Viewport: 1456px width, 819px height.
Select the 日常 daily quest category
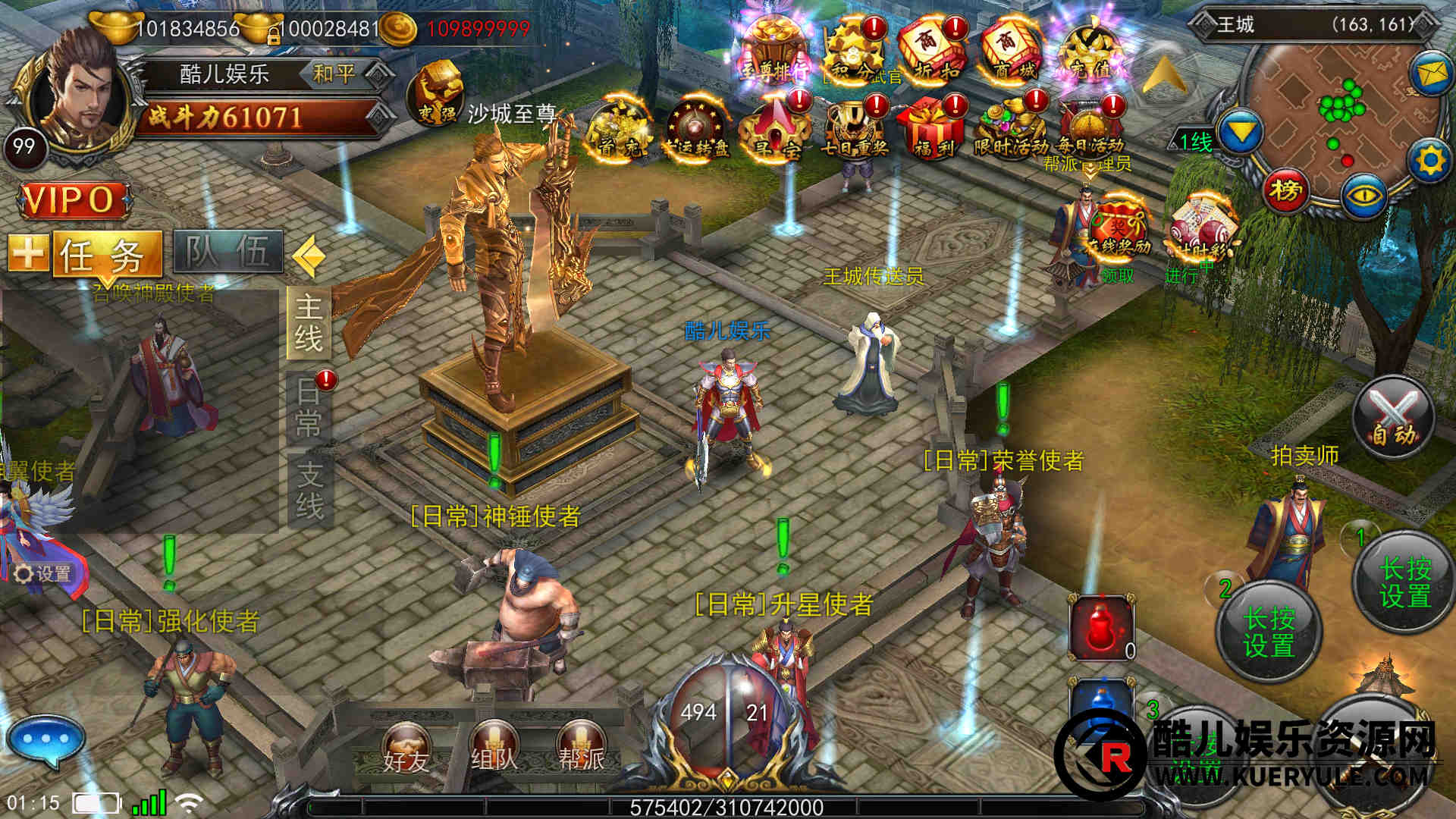pos(309,407)
